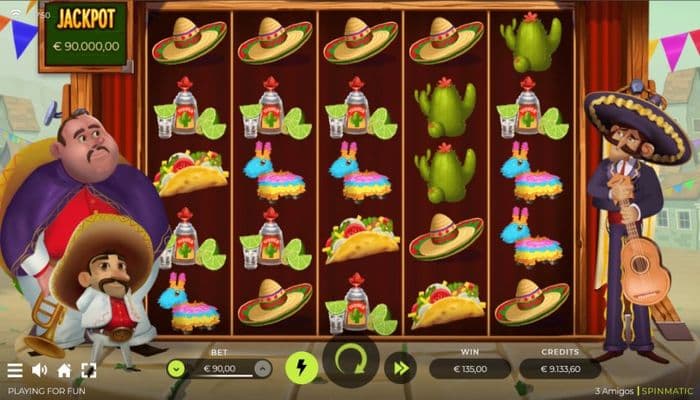The height and width of the screenshot is (400, 700).
Task: Activate the lightning bolt turbo button
Action: [301, 368]
